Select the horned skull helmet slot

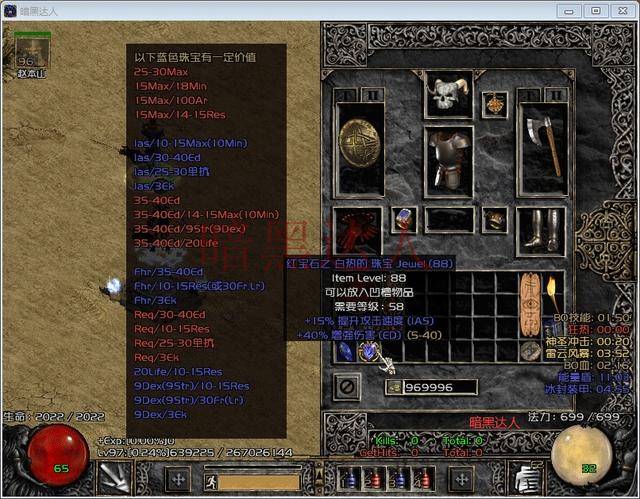click(x=445, y=98)
